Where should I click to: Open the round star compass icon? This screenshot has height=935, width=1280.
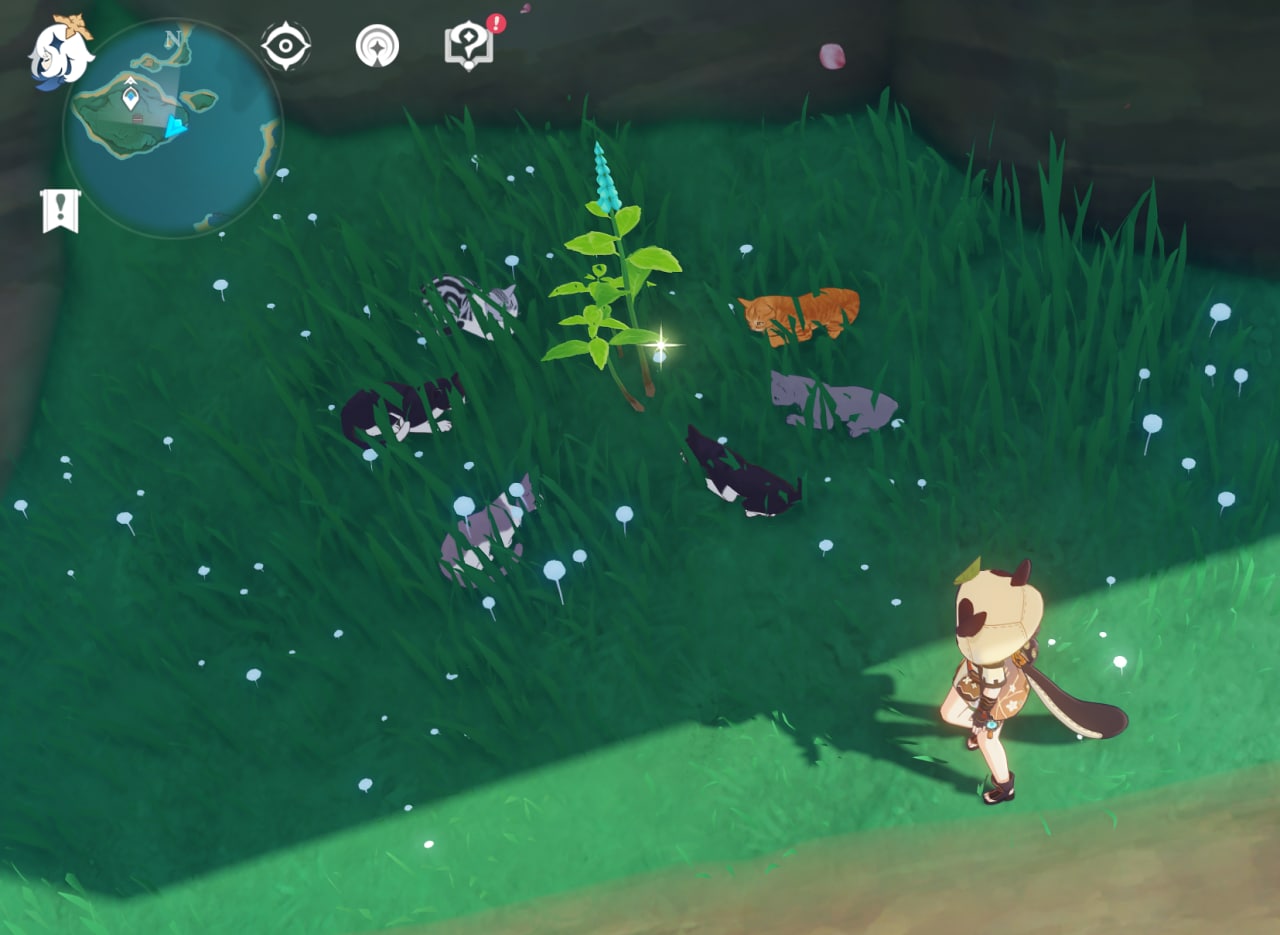pos(377,46)
